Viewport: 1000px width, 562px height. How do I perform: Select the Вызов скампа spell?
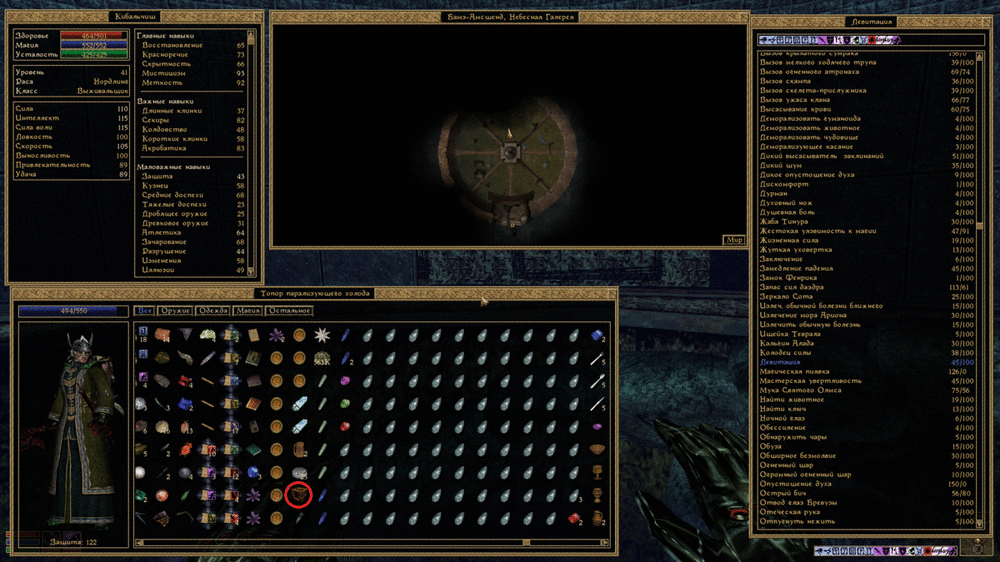click(788, 81)
